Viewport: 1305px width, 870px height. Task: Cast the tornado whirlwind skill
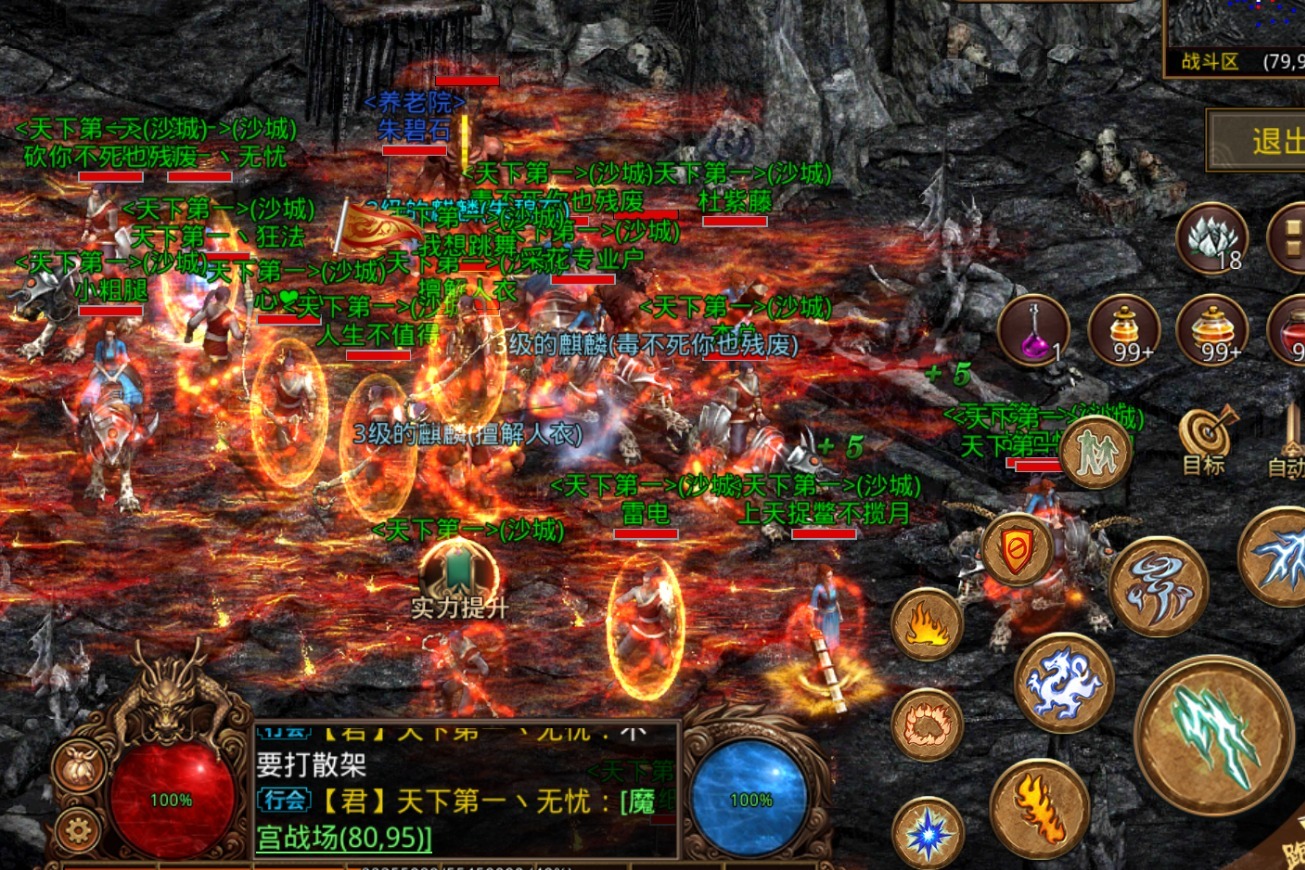pyautogui.click(x=1158, y=586)
